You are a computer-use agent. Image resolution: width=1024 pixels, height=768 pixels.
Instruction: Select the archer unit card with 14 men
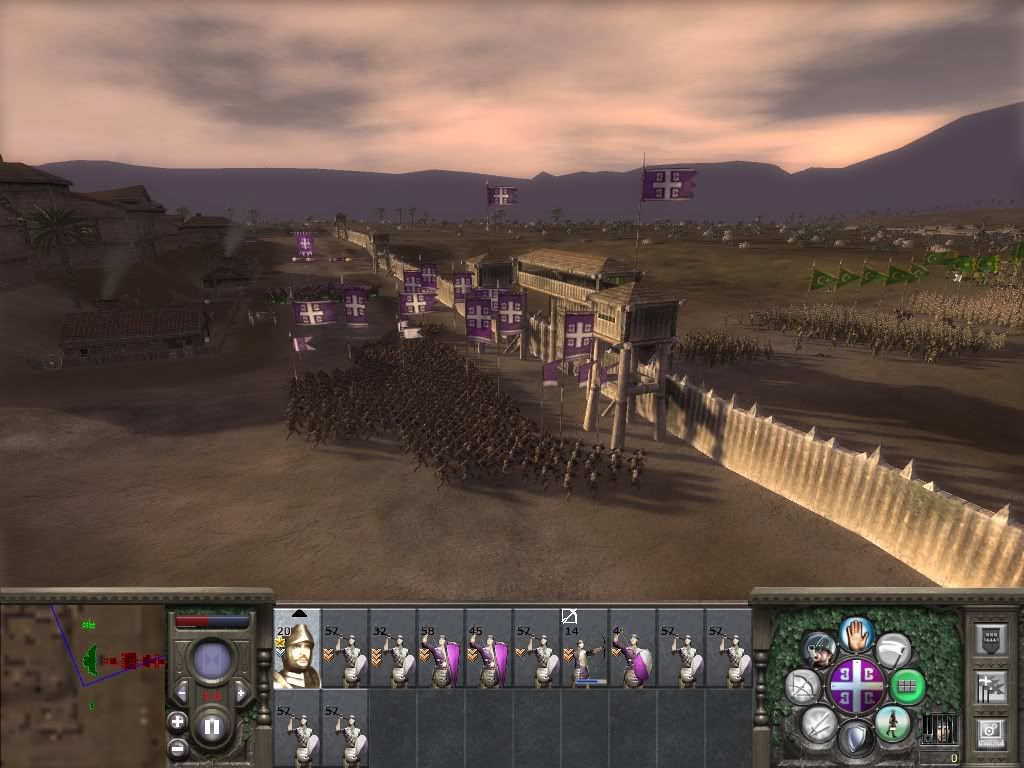pyautogui.click(x=584, y=649)
